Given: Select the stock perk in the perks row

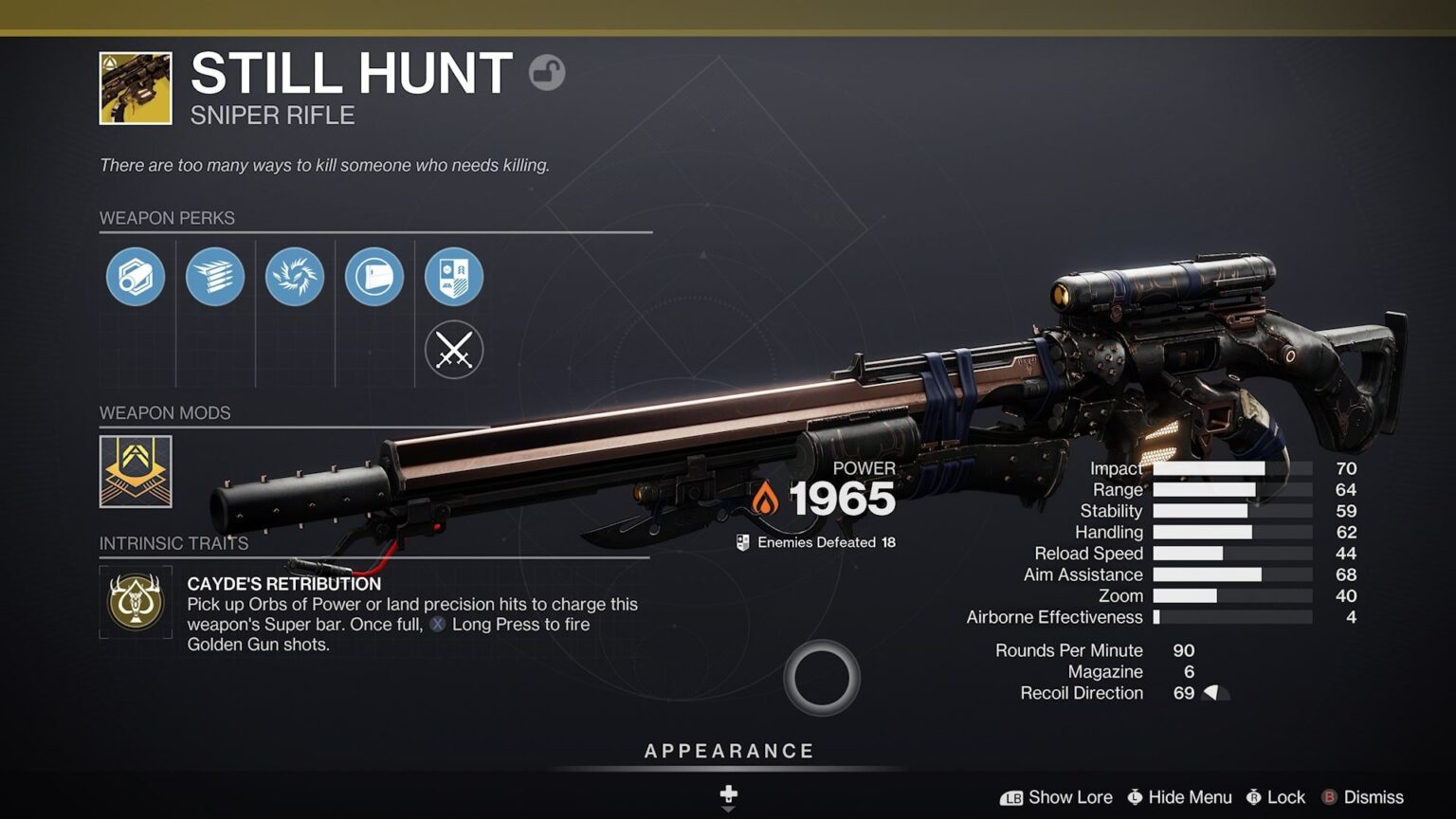Looking at the screenshot, I should 374,276.
